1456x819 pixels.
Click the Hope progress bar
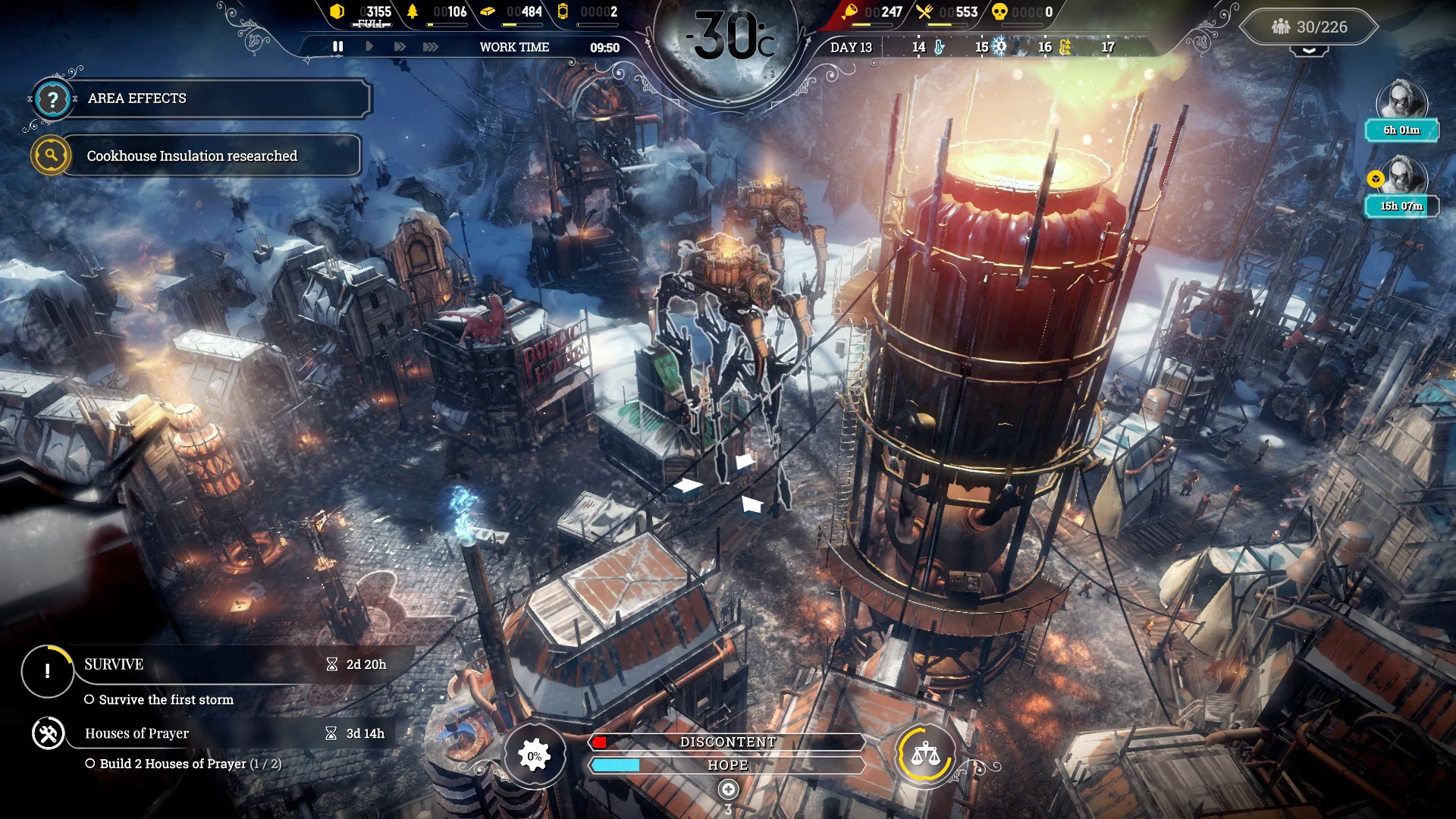click(728, 765)
